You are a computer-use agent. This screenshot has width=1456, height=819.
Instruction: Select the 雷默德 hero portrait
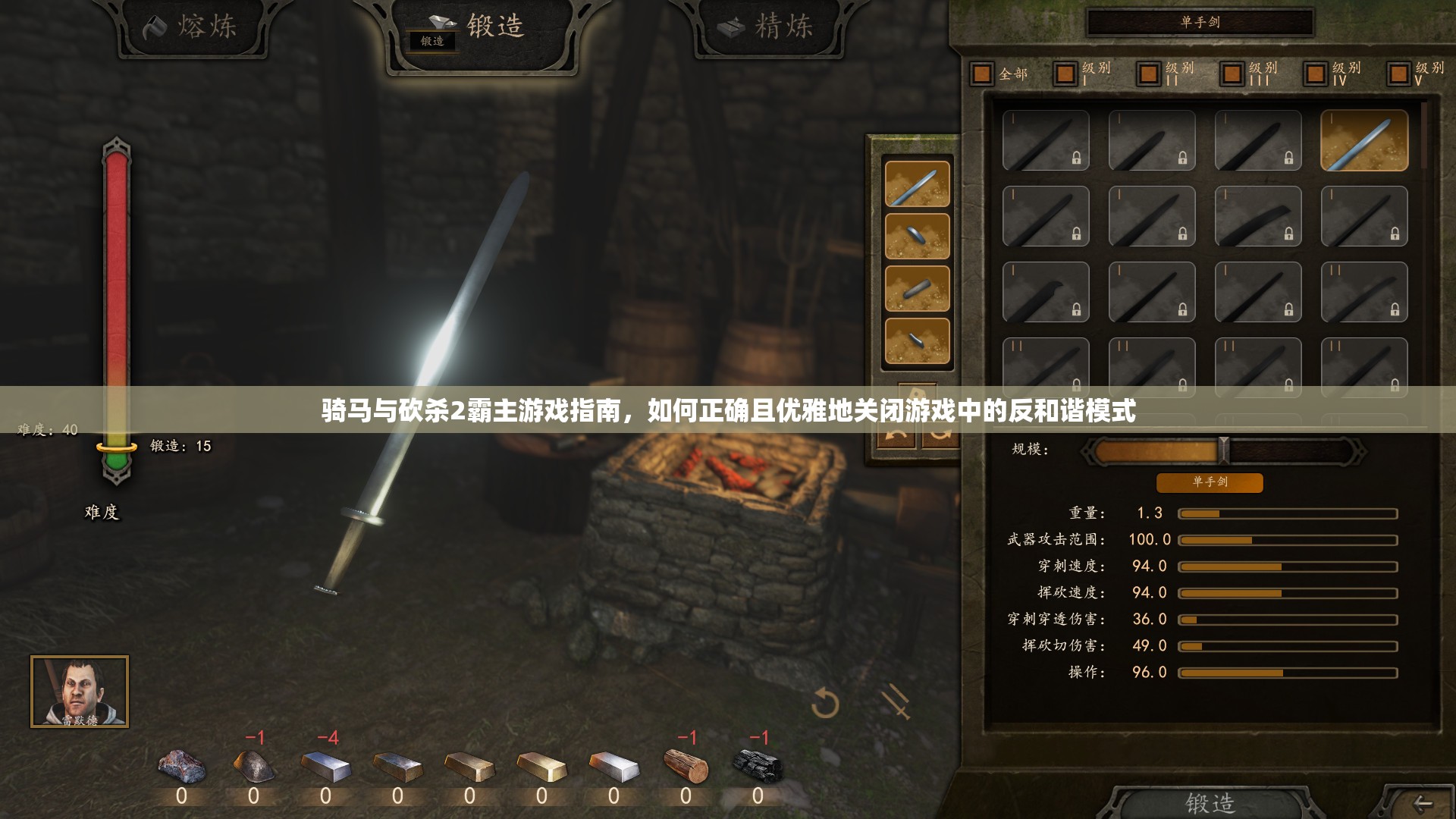pos(80,692)
